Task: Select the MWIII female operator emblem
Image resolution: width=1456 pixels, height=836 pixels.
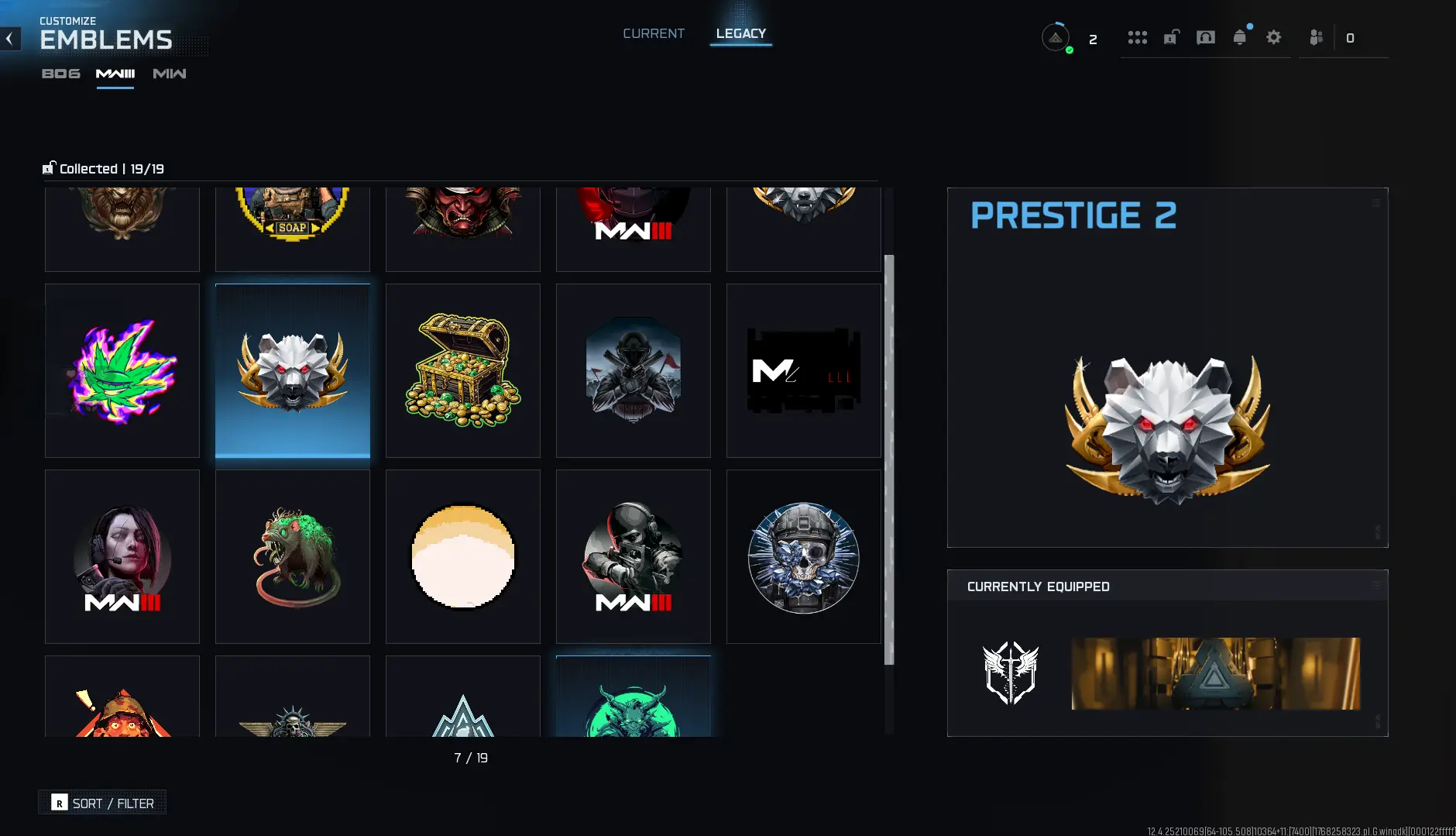Action: (x=122, y=556)
